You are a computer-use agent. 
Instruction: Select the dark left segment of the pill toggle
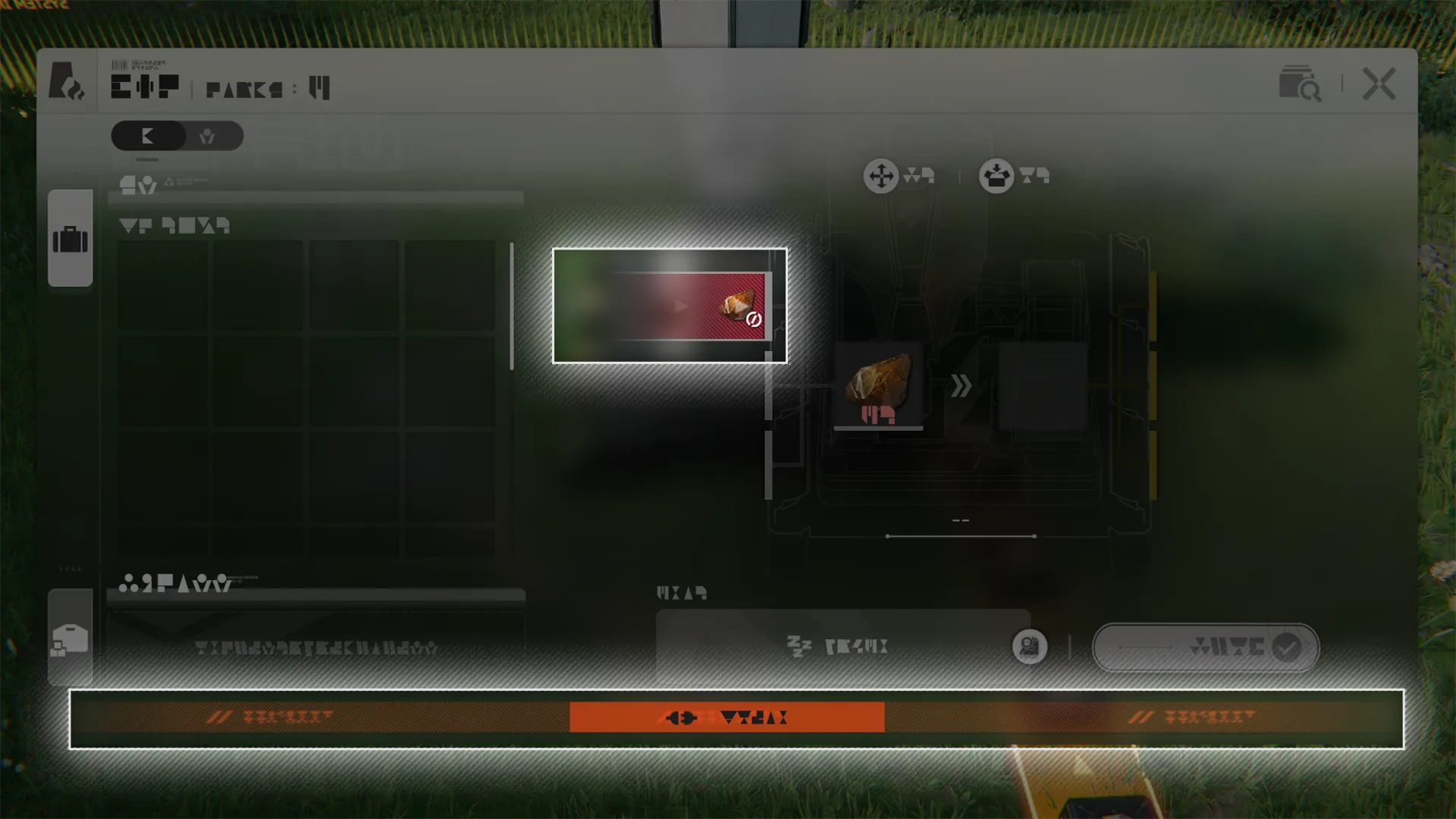pos(149,136)
